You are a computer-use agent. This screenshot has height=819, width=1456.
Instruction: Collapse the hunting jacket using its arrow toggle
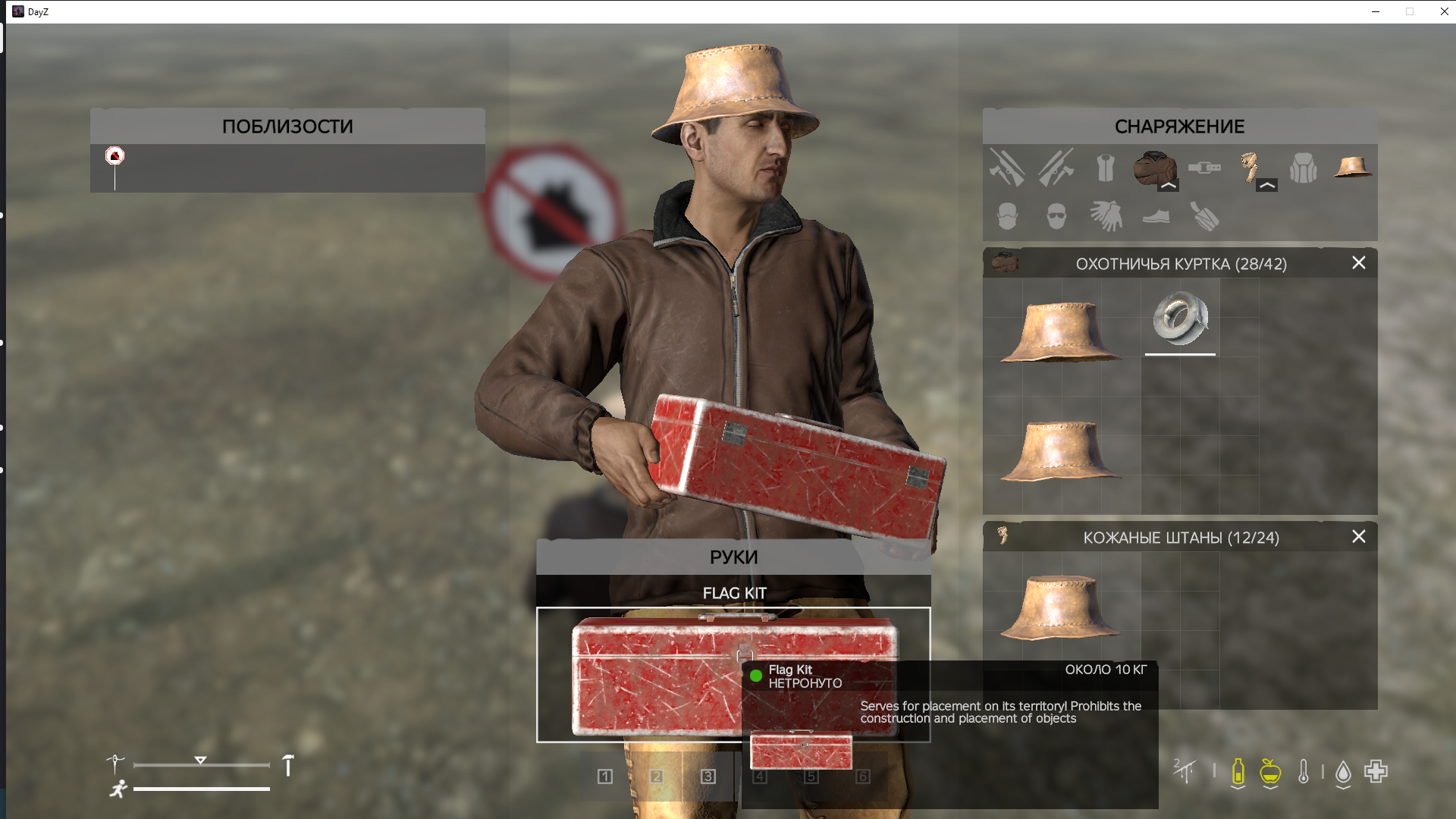(1169, 185)
